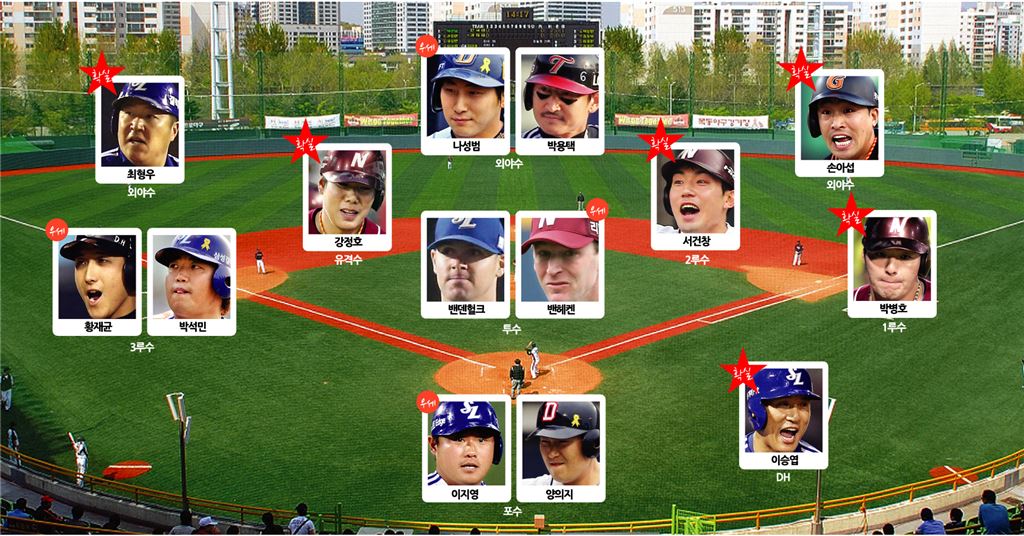Select the 박용택 player card
Screen dimensions: 1024x536
[x=560, y=101]
